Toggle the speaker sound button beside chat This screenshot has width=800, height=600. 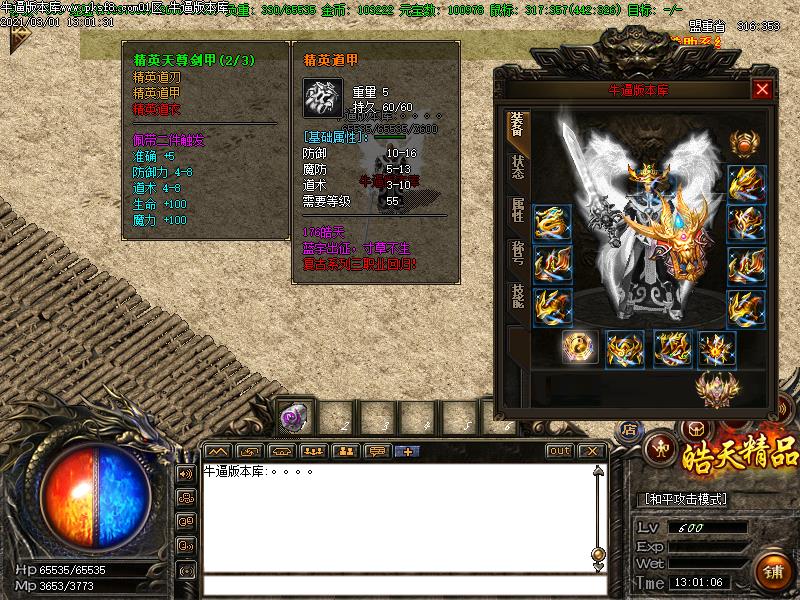[x=185, y=473]
